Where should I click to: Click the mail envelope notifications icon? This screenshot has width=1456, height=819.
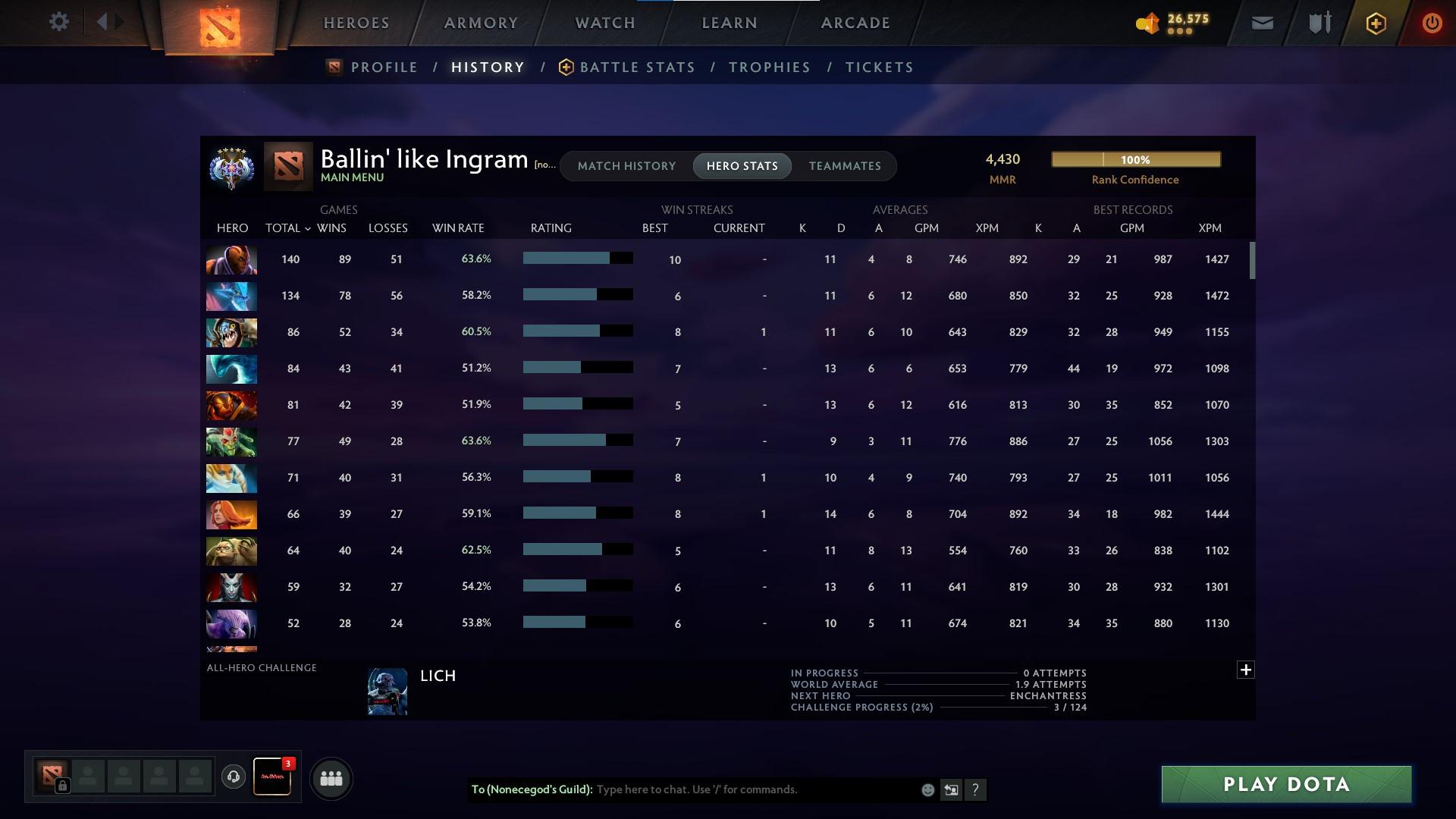[1261, 22]
